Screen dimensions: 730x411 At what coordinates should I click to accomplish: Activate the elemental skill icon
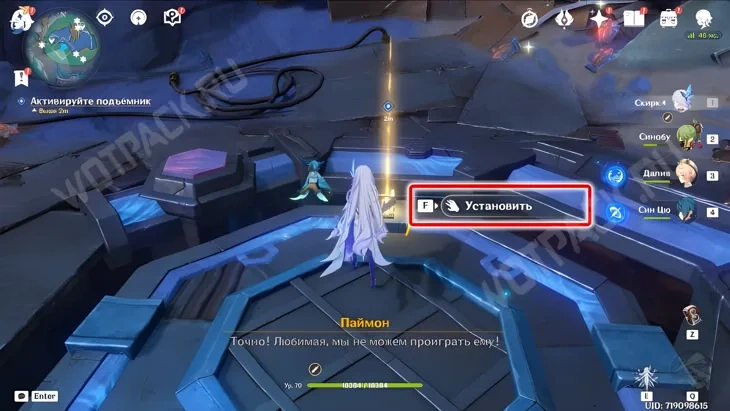[648, 378]
